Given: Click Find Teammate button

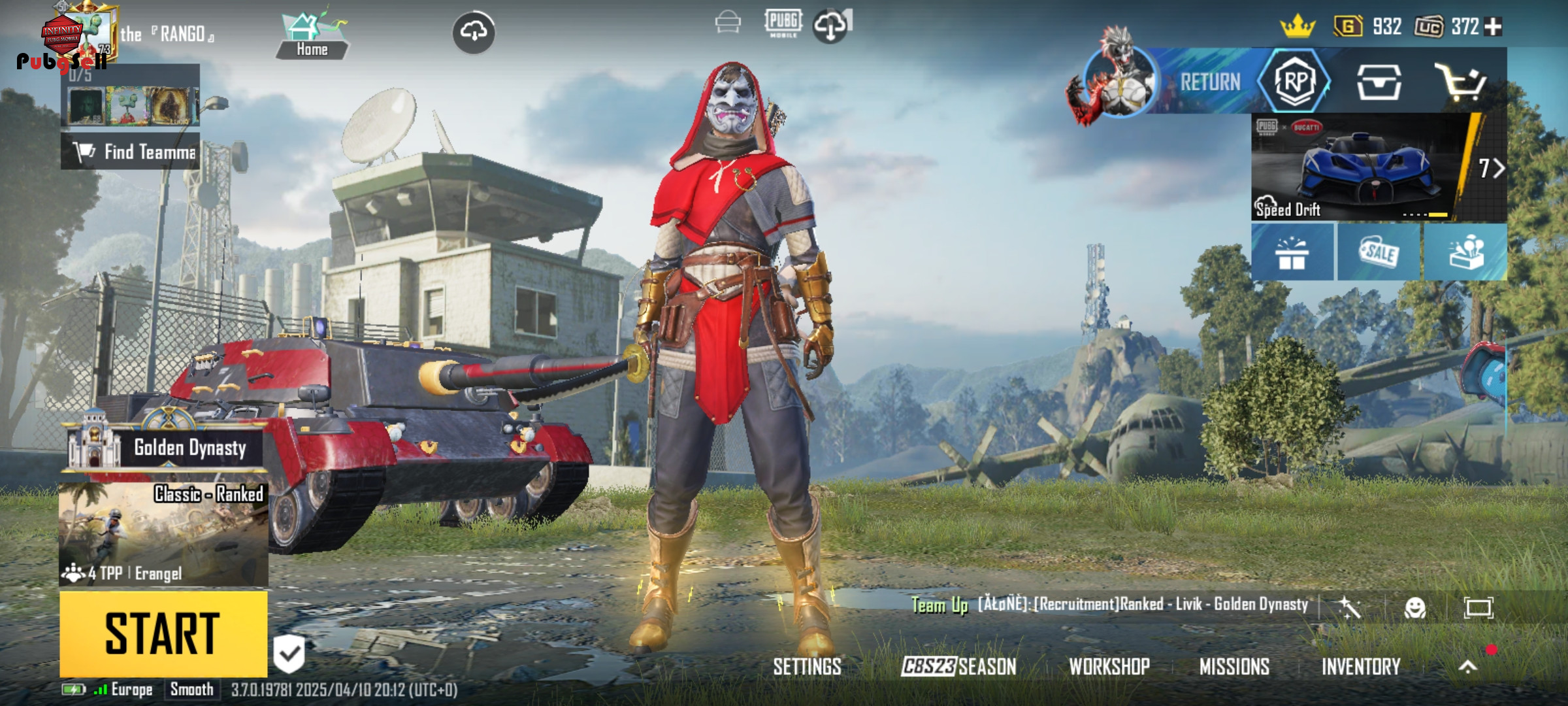Looking at the screenshot, I should point(131,152).
